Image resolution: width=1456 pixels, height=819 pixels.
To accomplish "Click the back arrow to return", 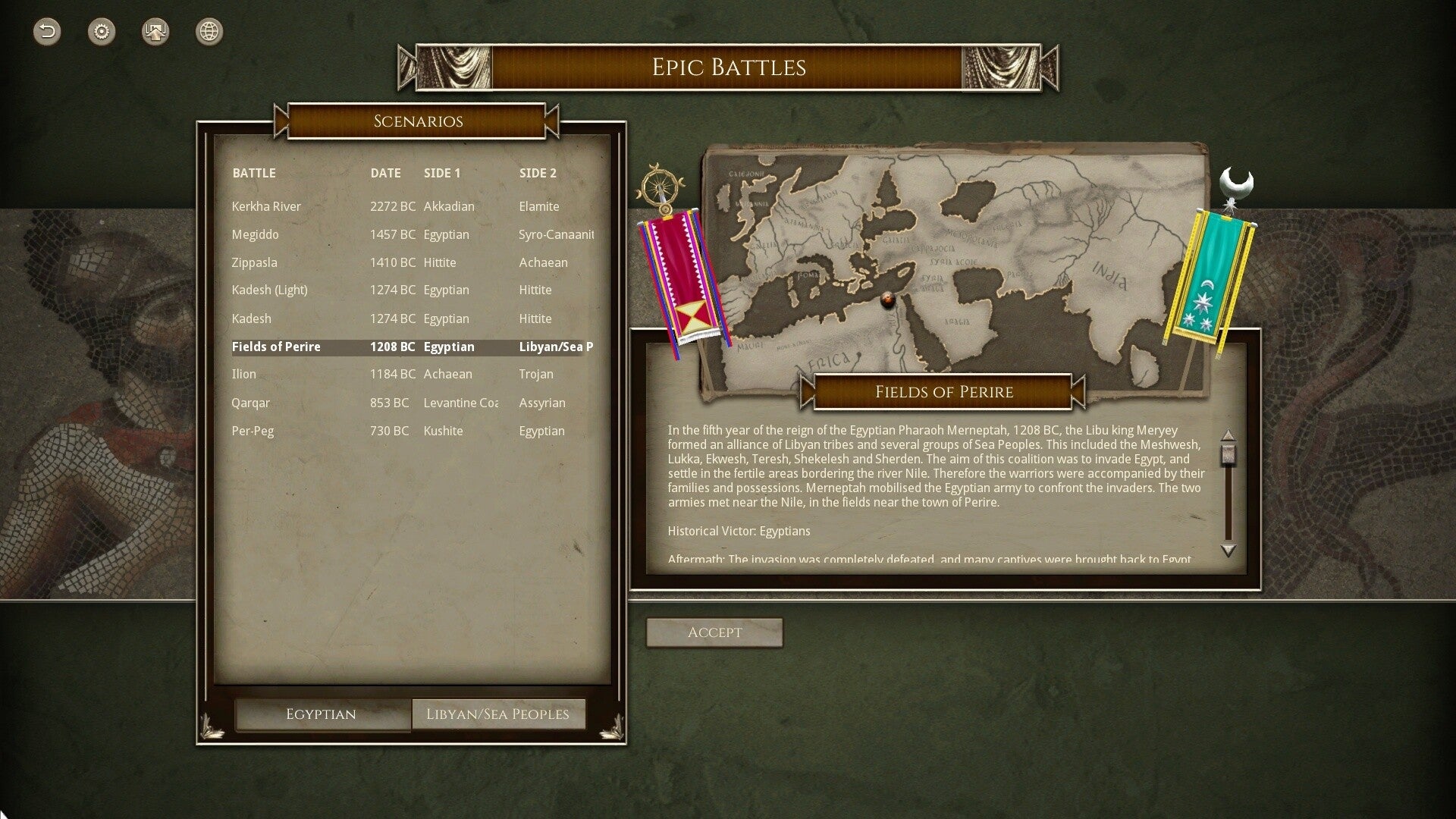I will click(x=46, y=32).
